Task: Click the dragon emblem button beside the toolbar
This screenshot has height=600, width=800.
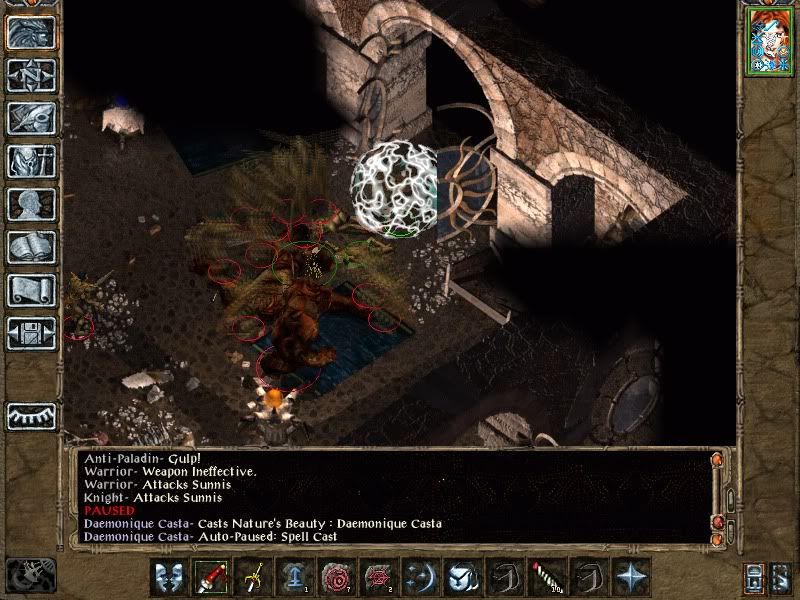Action: pyautogui.click(x=30, y=577)
